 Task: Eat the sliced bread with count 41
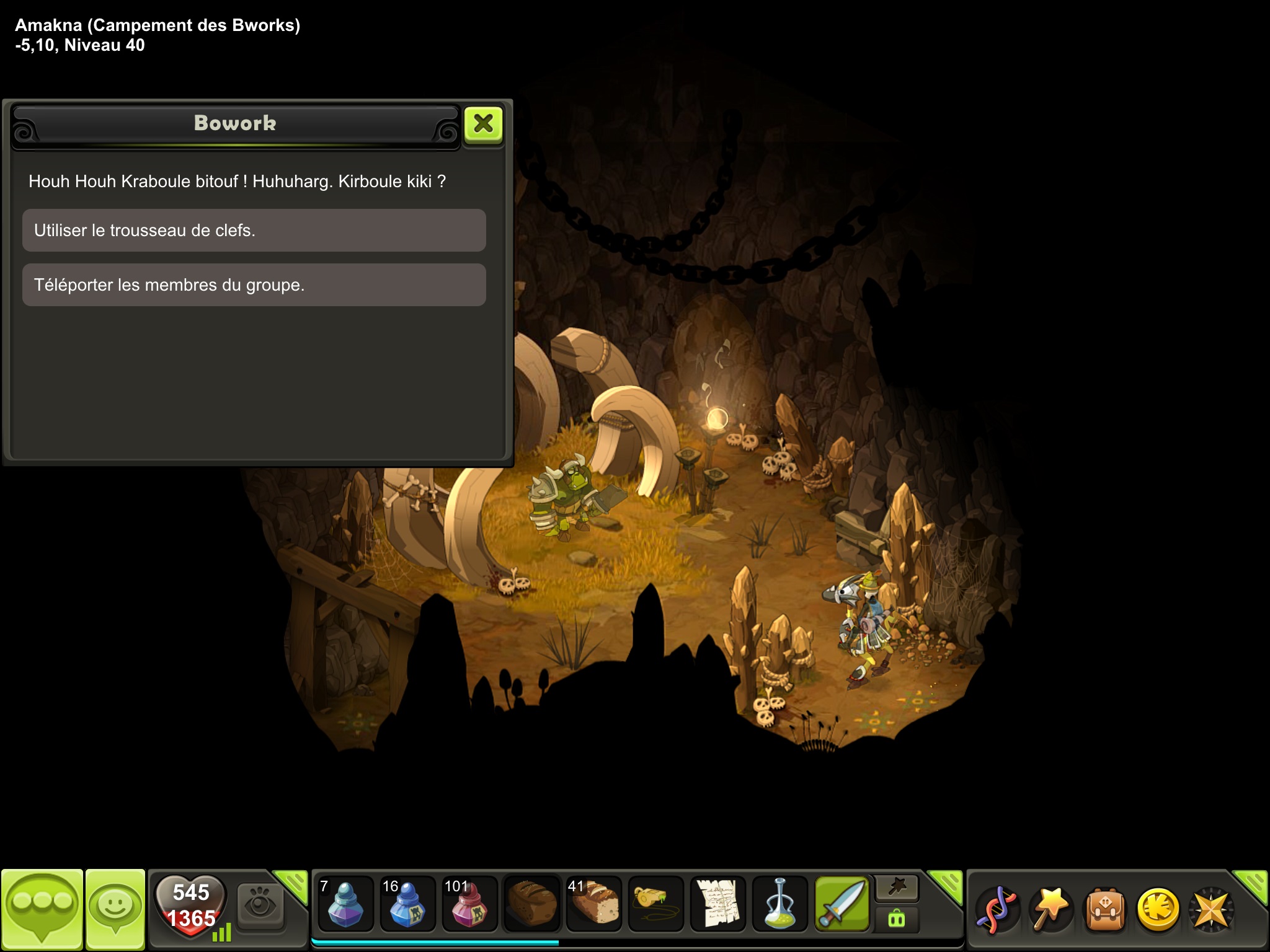pos(593,904)
